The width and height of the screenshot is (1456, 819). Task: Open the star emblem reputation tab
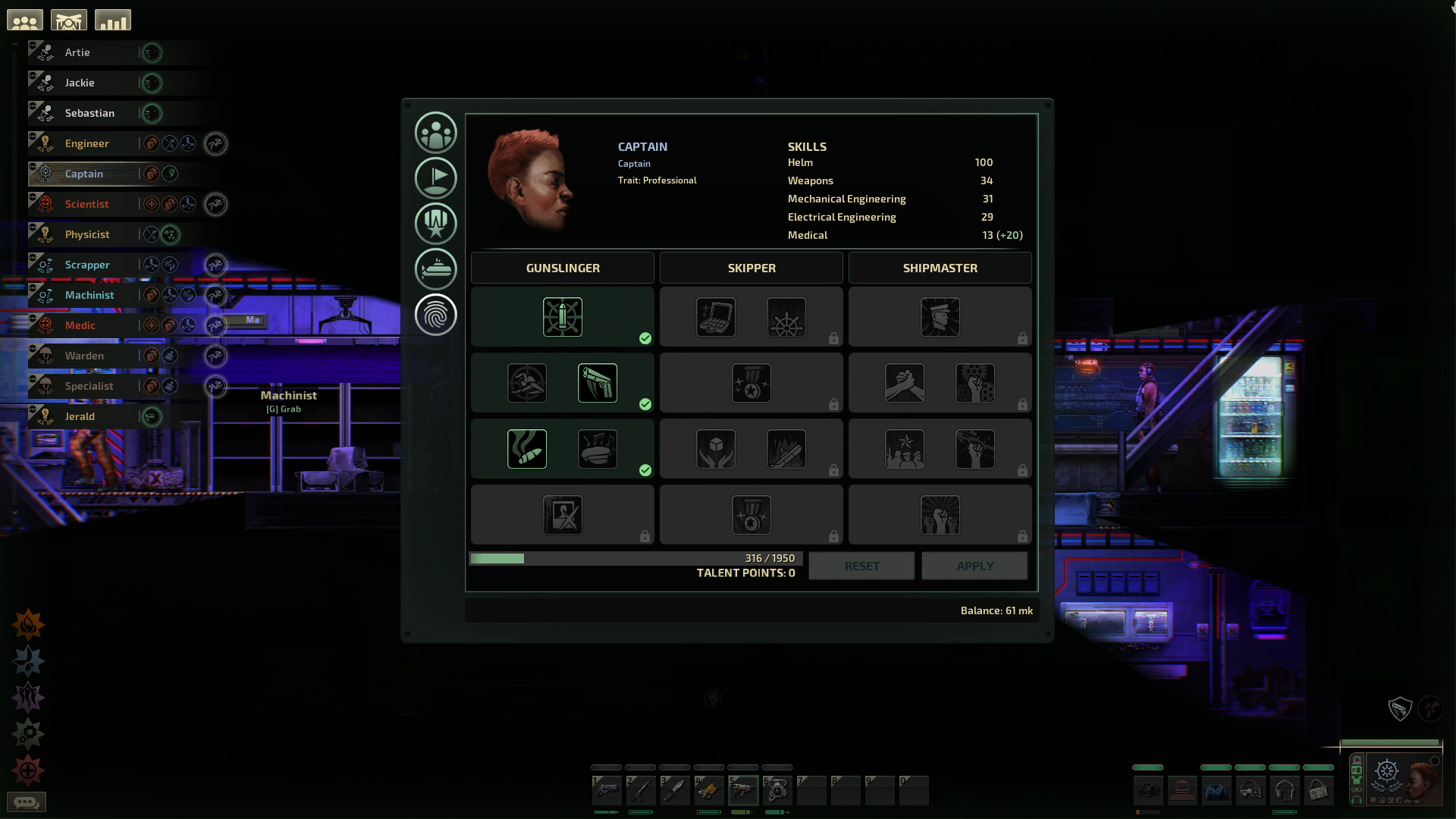coord(436,224)
